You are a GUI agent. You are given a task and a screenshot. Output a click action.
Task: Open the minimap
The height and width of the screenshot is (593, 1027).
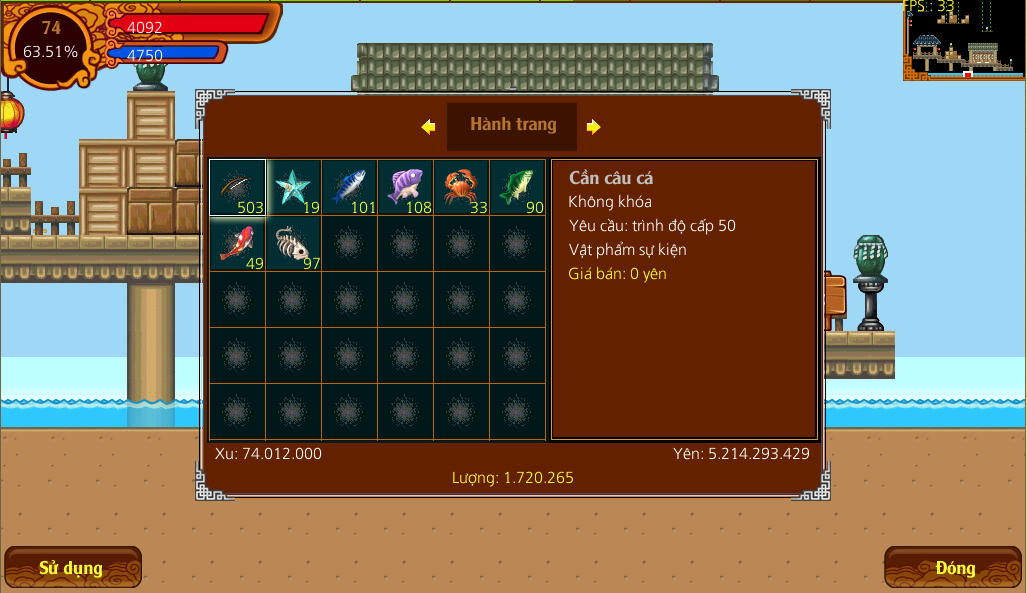(964, 41)
